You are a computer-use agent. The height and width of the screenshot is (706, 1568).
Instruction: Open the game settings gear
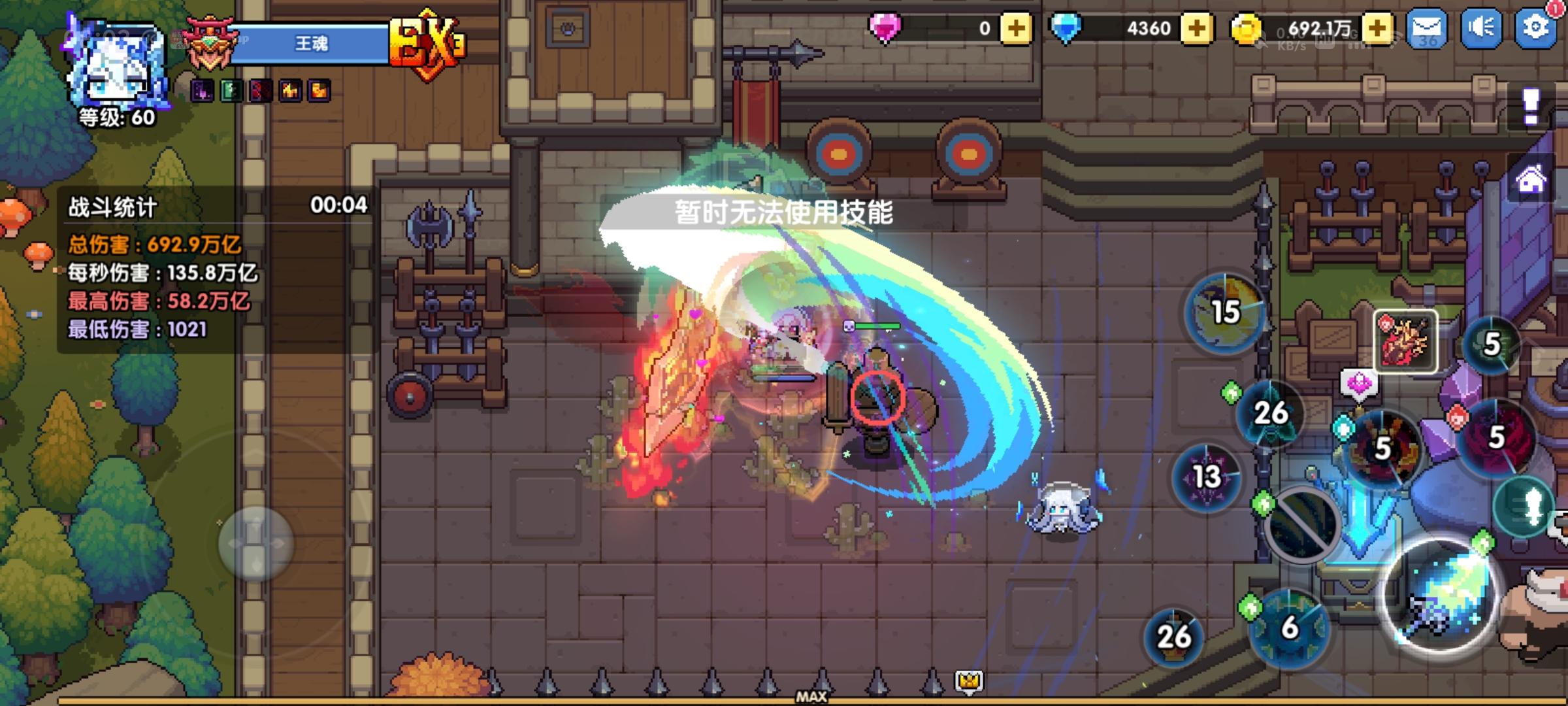pos(1537,27)
